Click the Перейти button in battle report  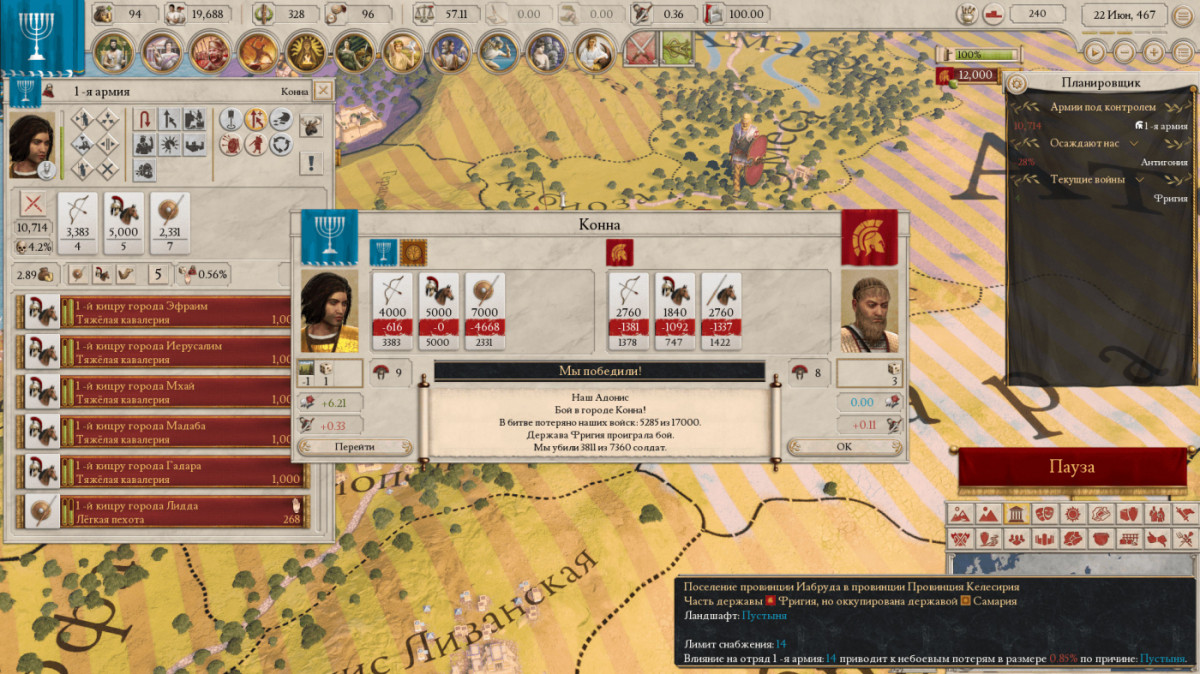[355, 447]
